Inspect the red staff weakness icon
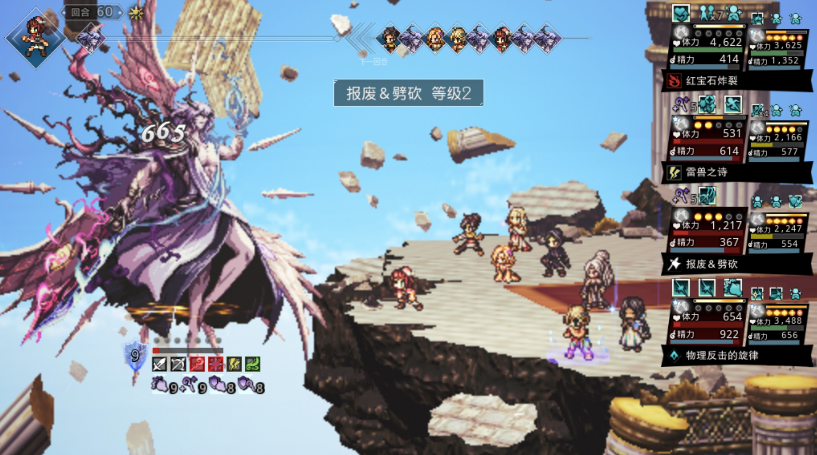The image size is (817, 455). point(197,362)
